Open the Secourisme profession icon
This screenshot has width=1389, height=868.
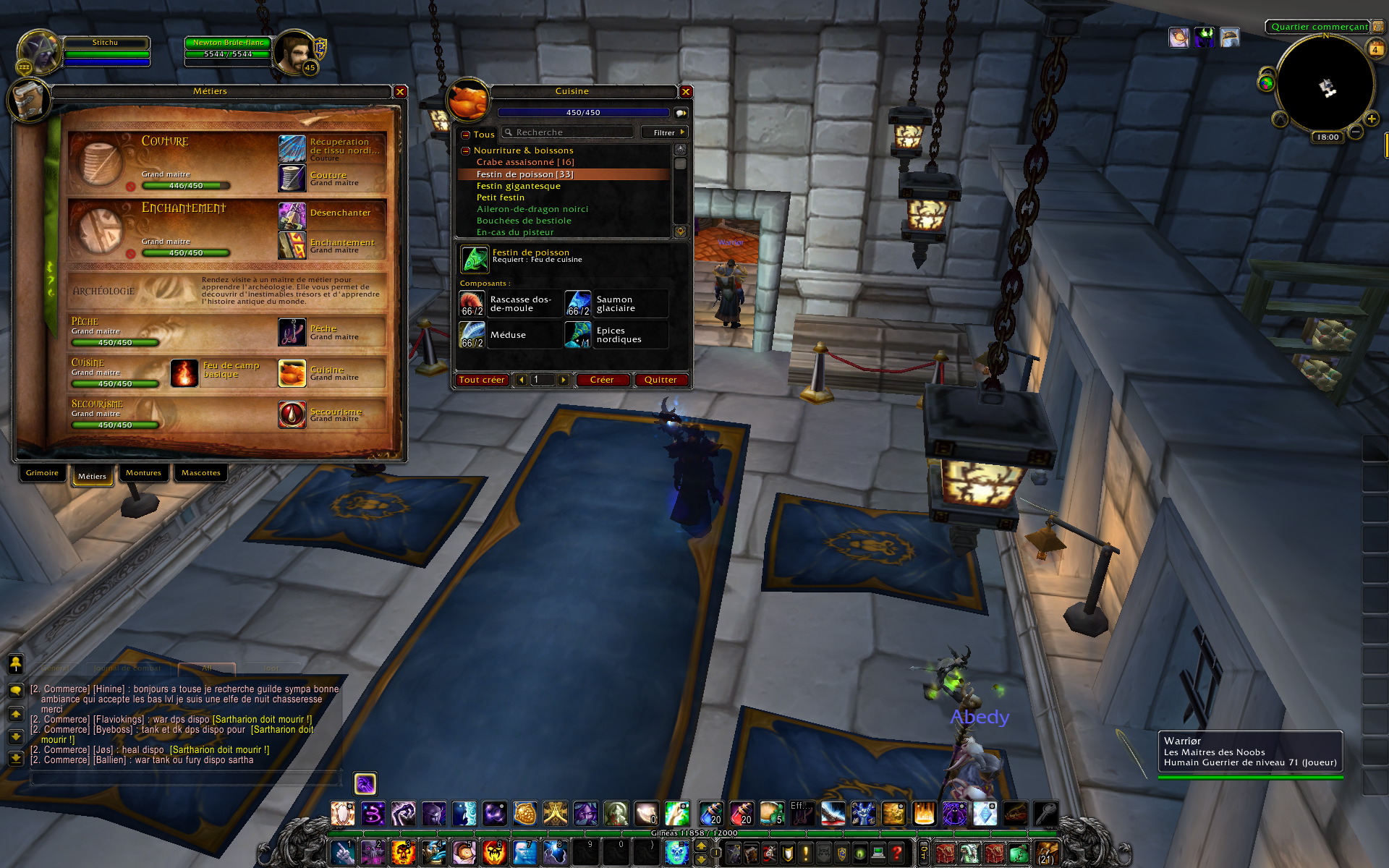click(292, 414)
